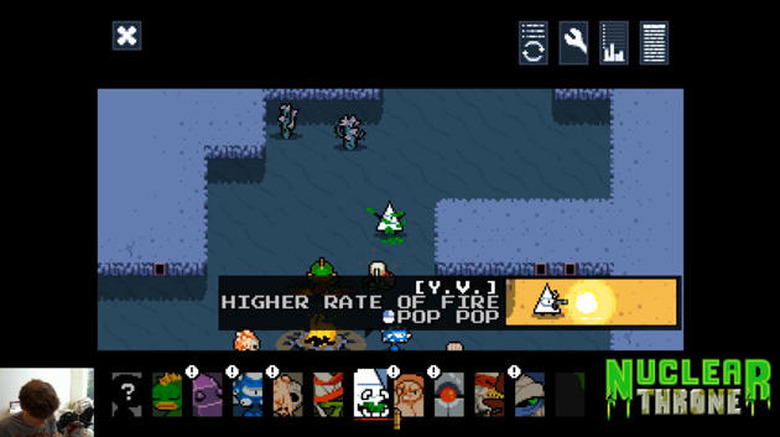Close the character select screen
Viewport: 780px width, 437px height.
pyautogui.click(x=126, y=36)
